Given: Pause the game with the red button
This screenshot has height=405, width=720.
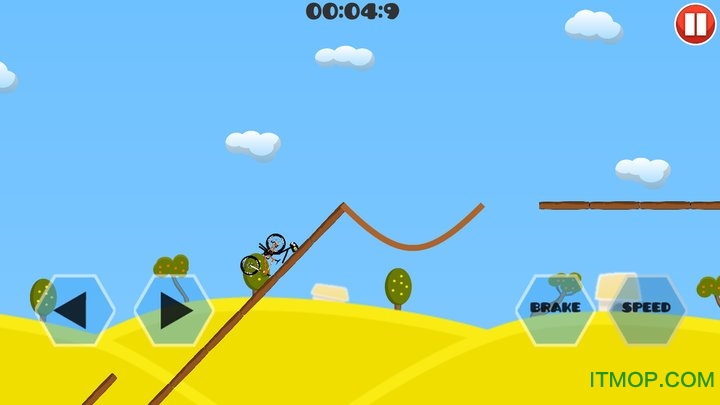Looking at the screenshot, I should click(x=694, y=24).
